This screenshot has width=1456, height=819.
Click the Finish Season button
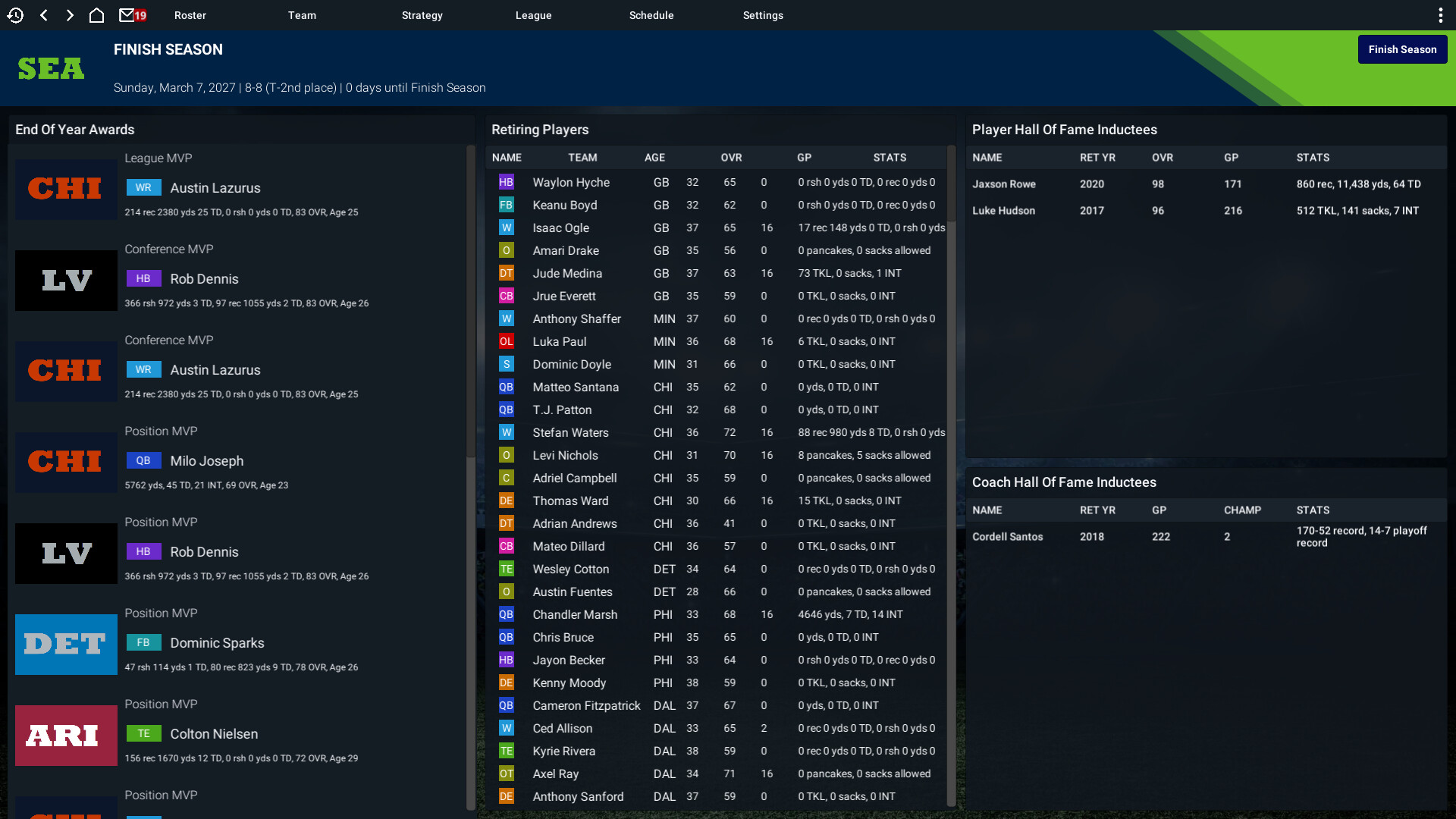1402,49
